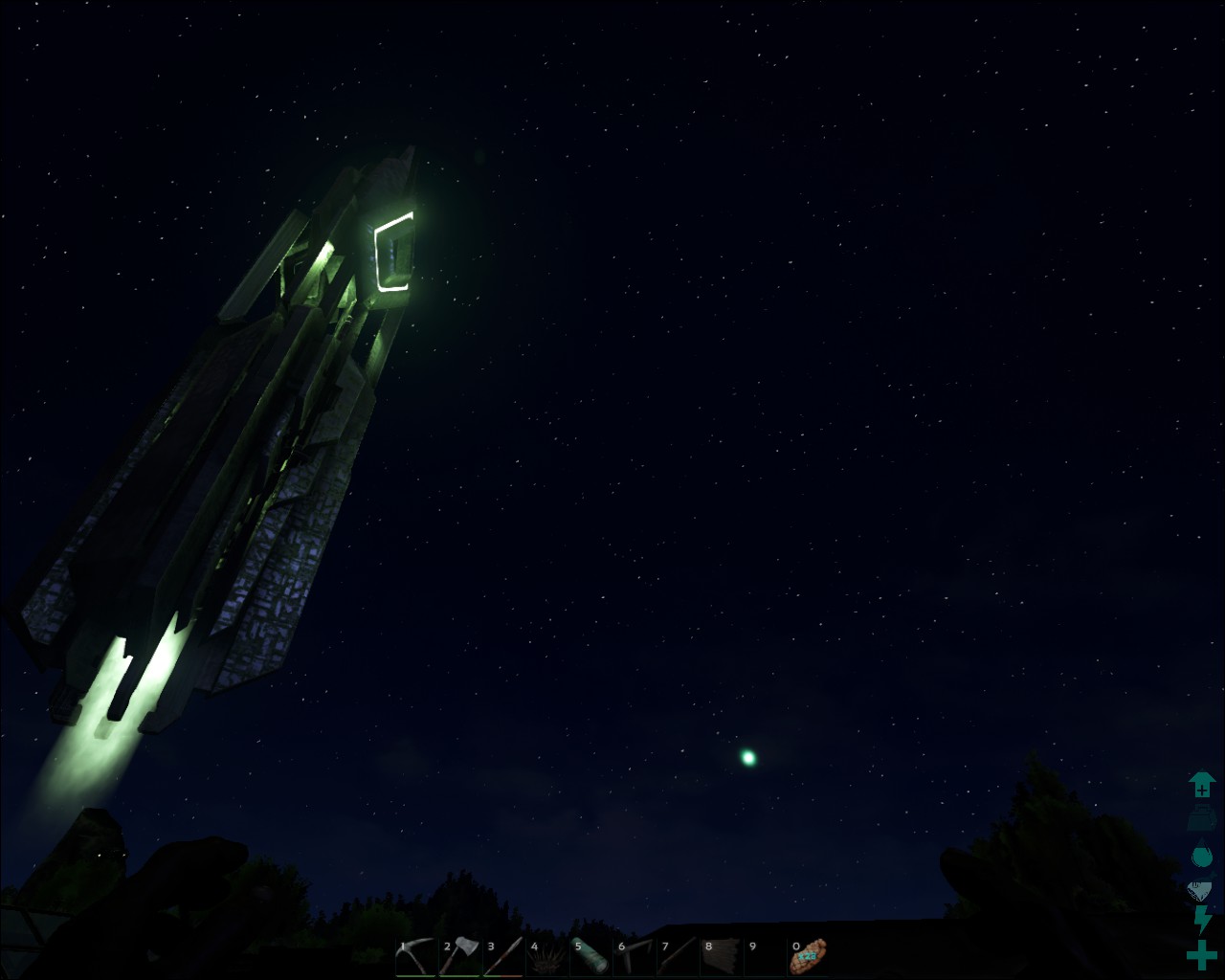Select the dark wooden stick in slot 7

[679, 956]
